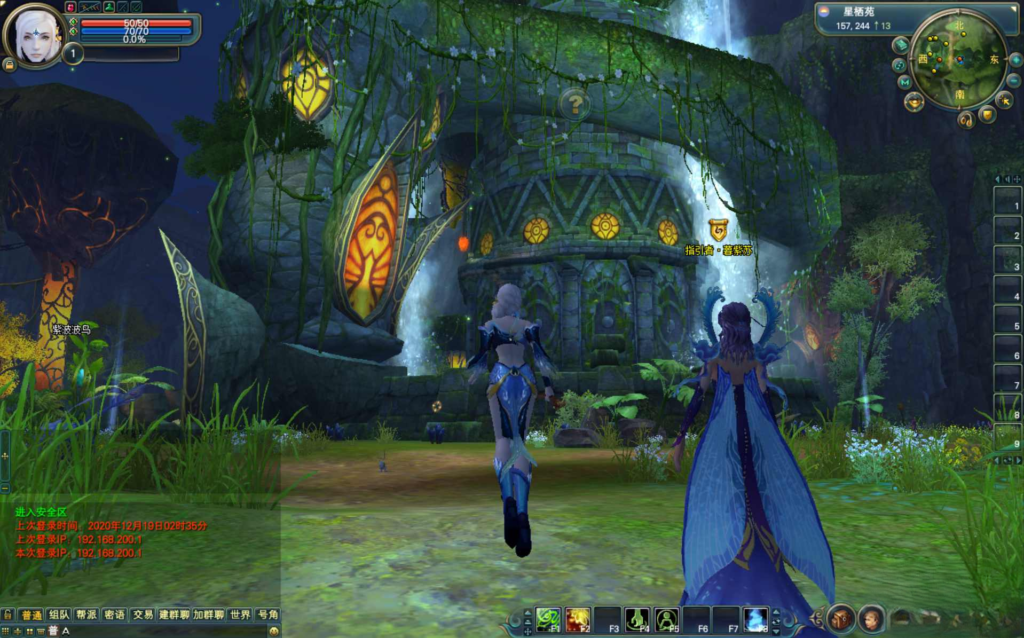Image resolution: width=1024 pixels, height=638 pixels.
Task: Select the 帮派 guild chat tab
Action: point(87,614)
